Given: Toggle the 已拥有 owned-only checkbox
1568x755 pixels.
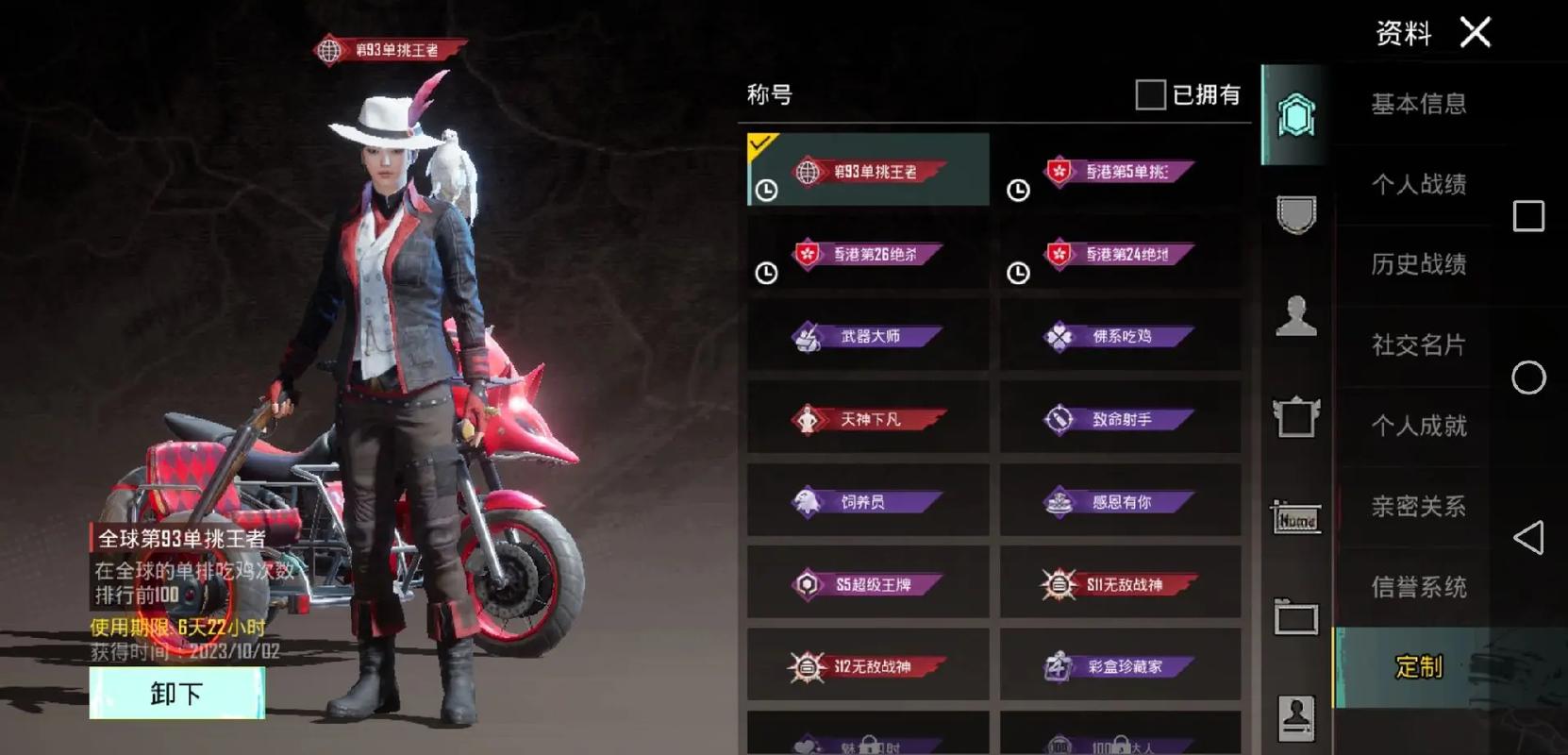Looking at the screenshot, I should (x=1150, y=94).
